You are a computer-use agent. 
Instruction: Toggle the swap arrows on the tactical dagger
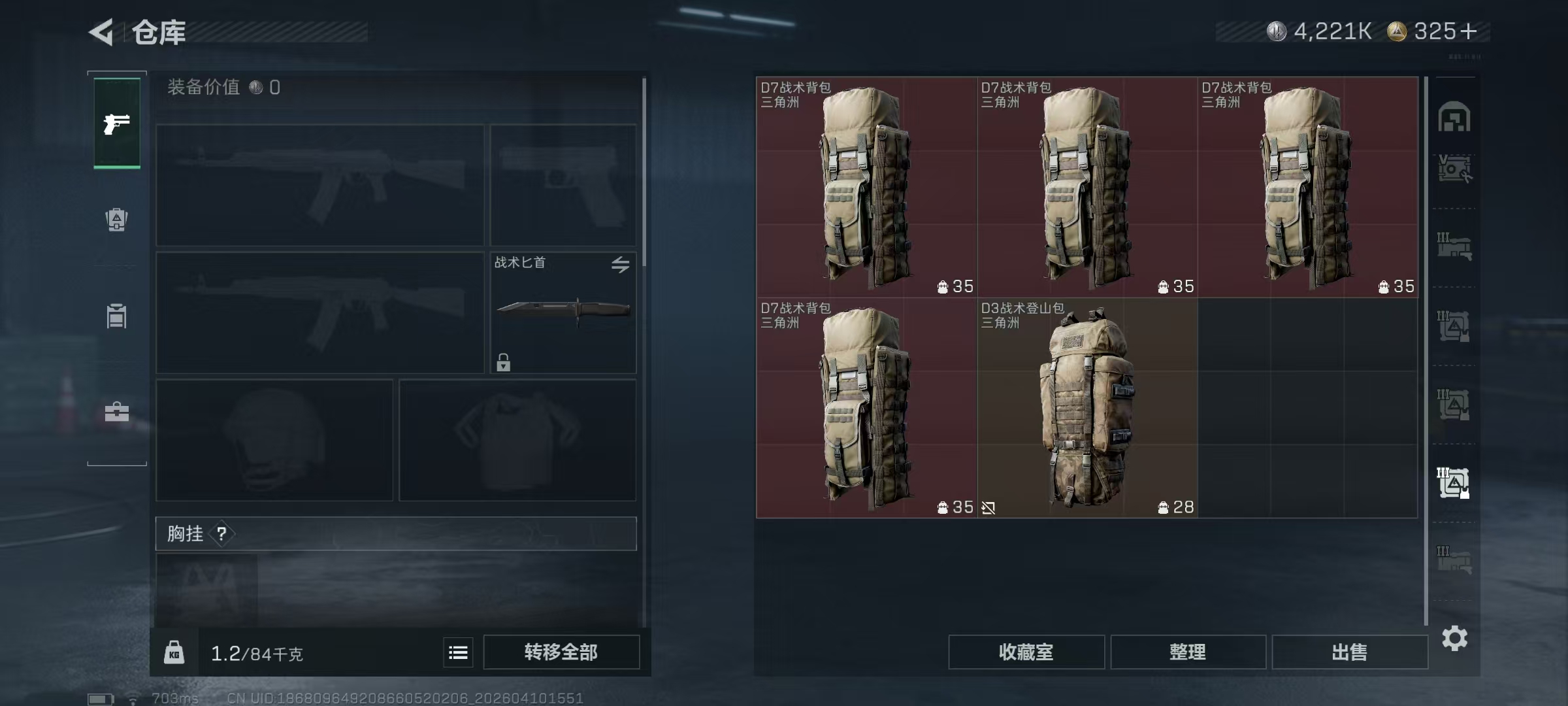tap(621, 264)
